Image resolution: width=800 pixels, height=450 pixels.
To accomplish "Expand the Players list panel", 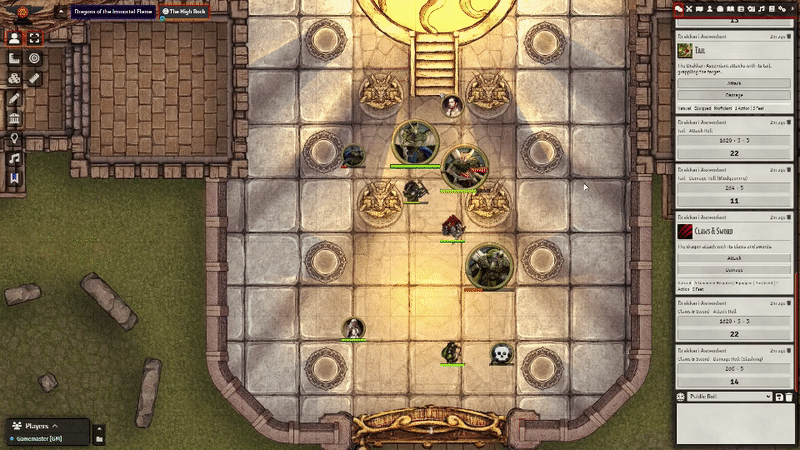I will (x=54, y=425).
